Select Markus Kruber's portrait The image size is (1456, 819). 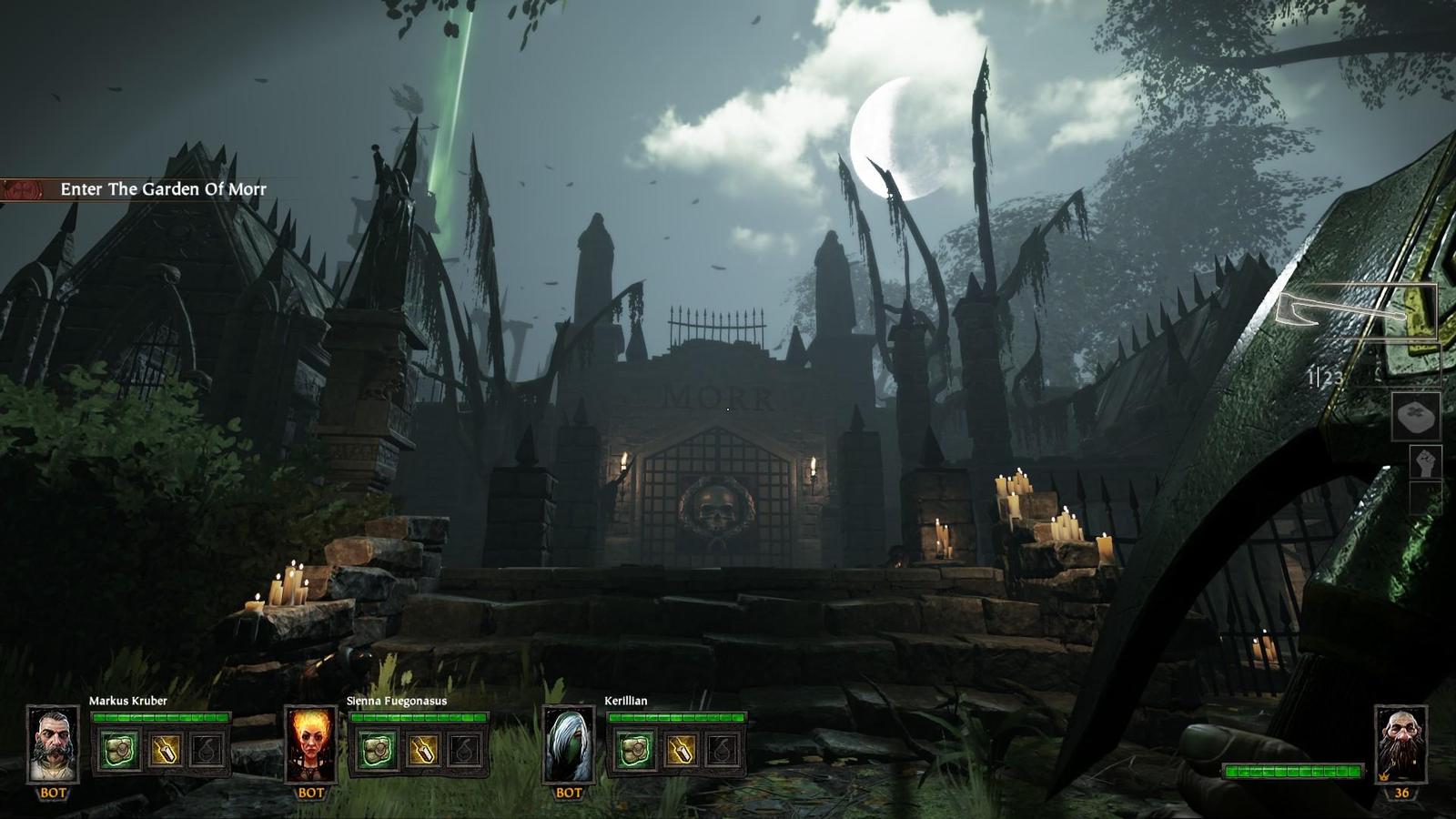tap(53, 744)
